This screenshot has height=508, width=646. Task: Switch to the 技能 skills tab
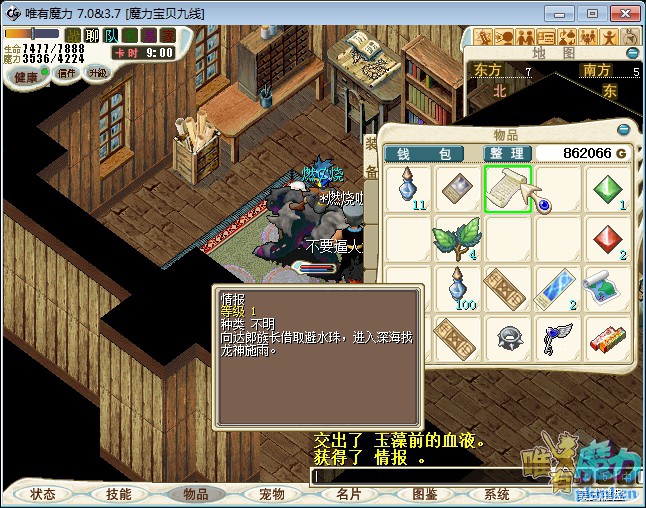(x=119, y=494)
